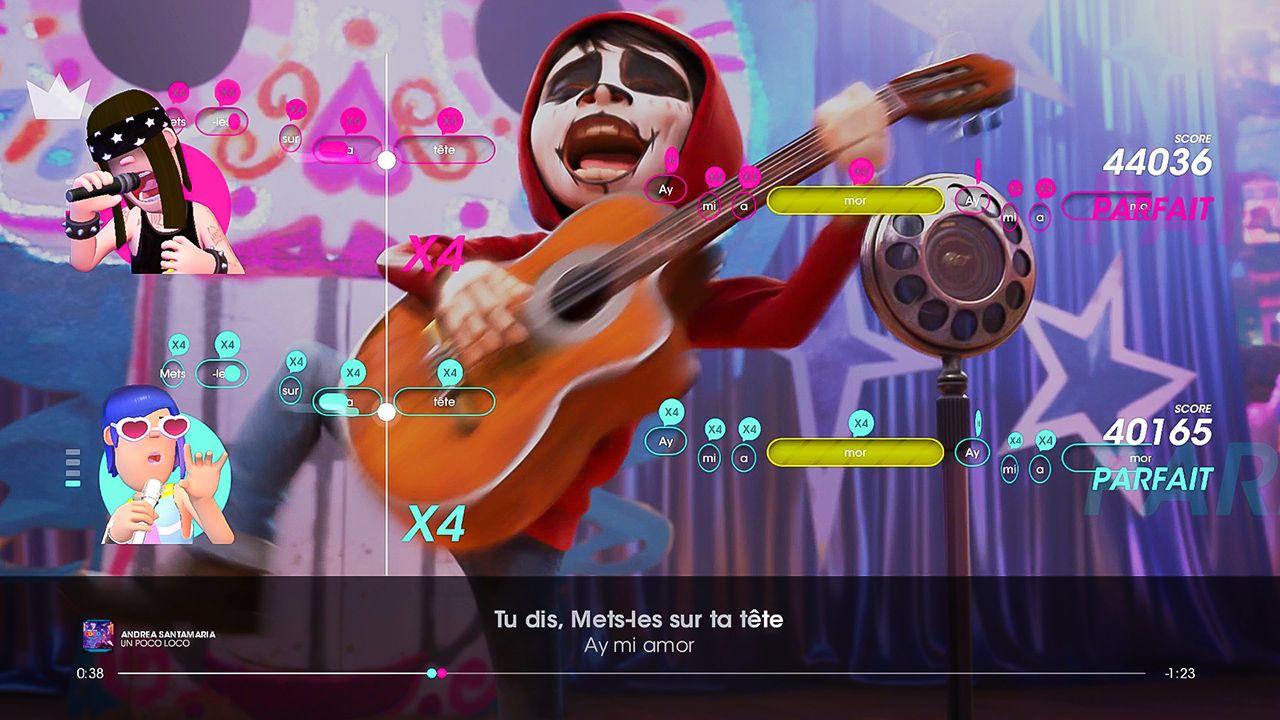The width and height of the screenshot is (1280, 720).
Task: Click the microphone level indicator bars
Action: [x=73, y=465]
